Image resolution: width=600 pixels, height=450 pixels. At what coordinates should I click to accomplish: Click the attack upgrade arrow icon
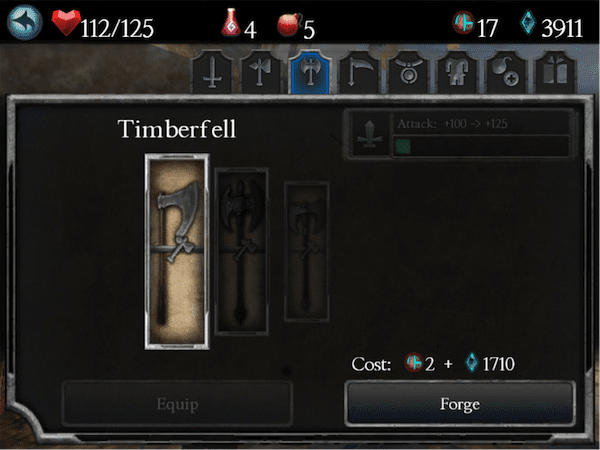(x=369, y=134)
